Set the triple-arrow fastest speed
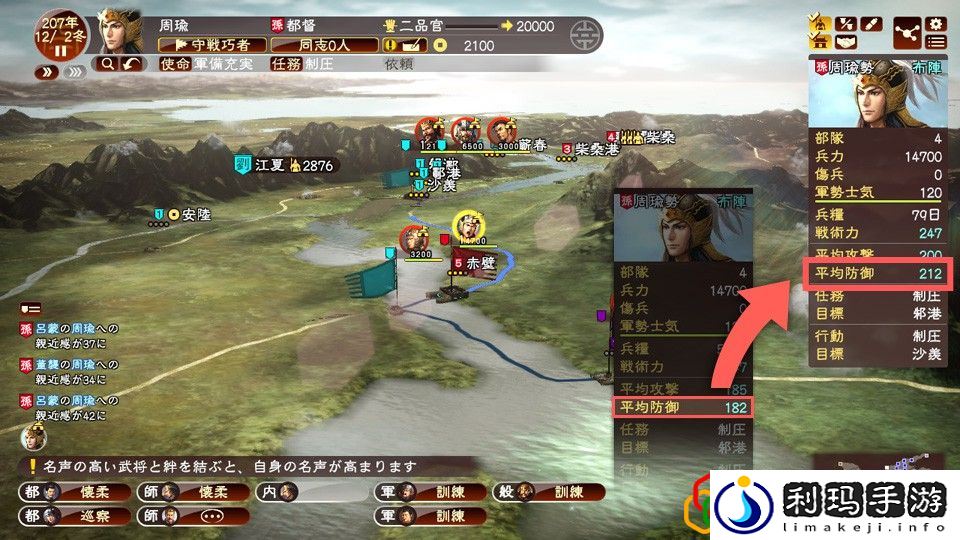Viewport: 960px width, 540px height. 75,72
